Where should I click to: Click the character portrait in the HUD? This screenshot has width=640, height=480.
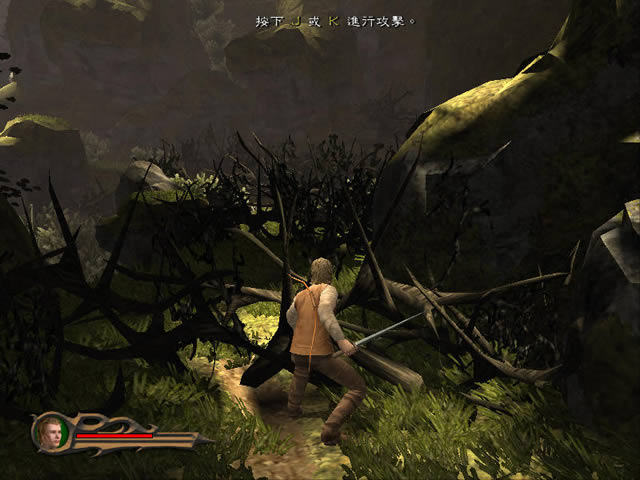pos(52,431)
